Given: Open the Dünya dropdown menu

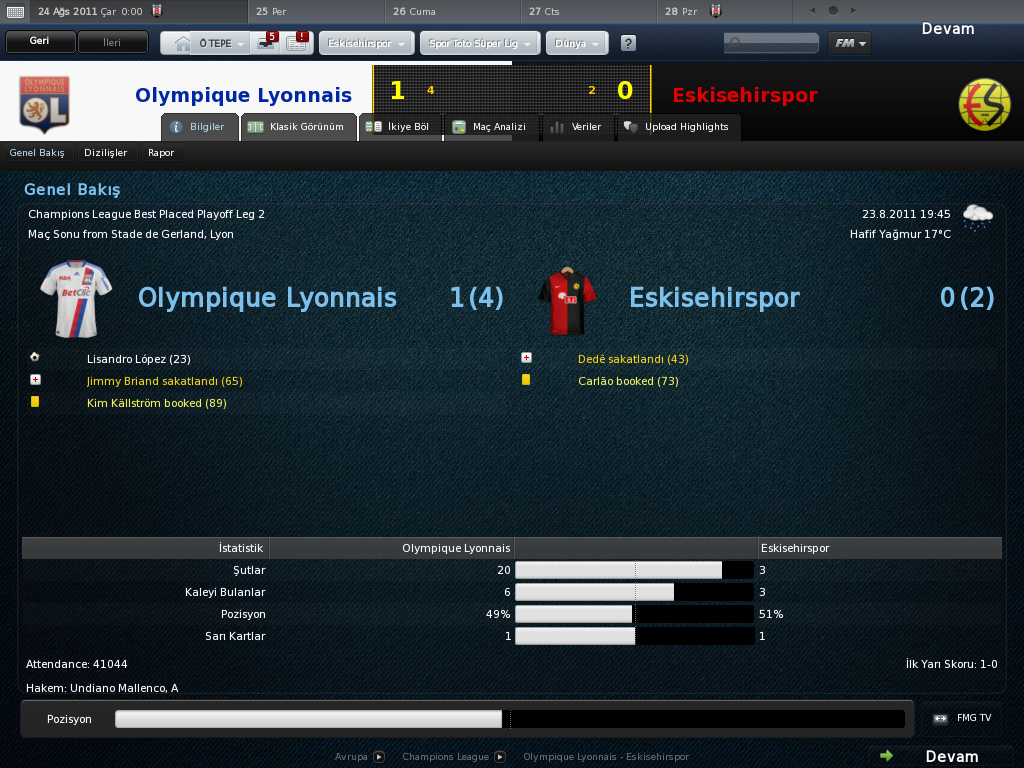Looking at the screenshot, I should tap(577, 44).
